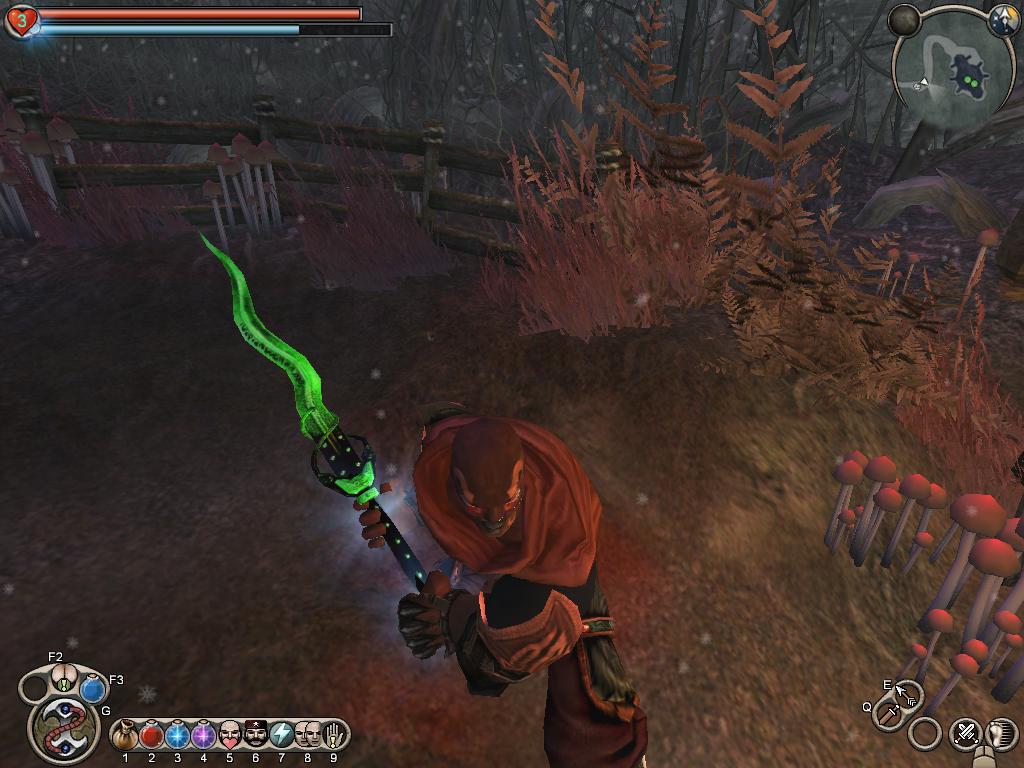Activate the lightning bolt spell slot
The height and width of the screenshot is (768, 1024).
[282, 735]
